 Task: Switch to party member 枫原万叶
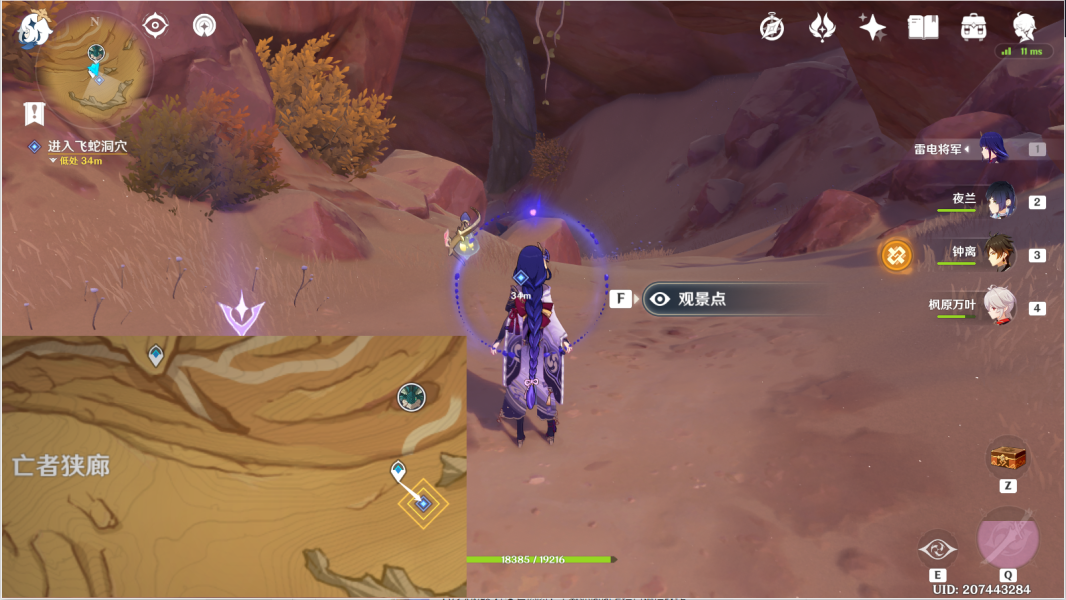click(x=1000, y=307)
